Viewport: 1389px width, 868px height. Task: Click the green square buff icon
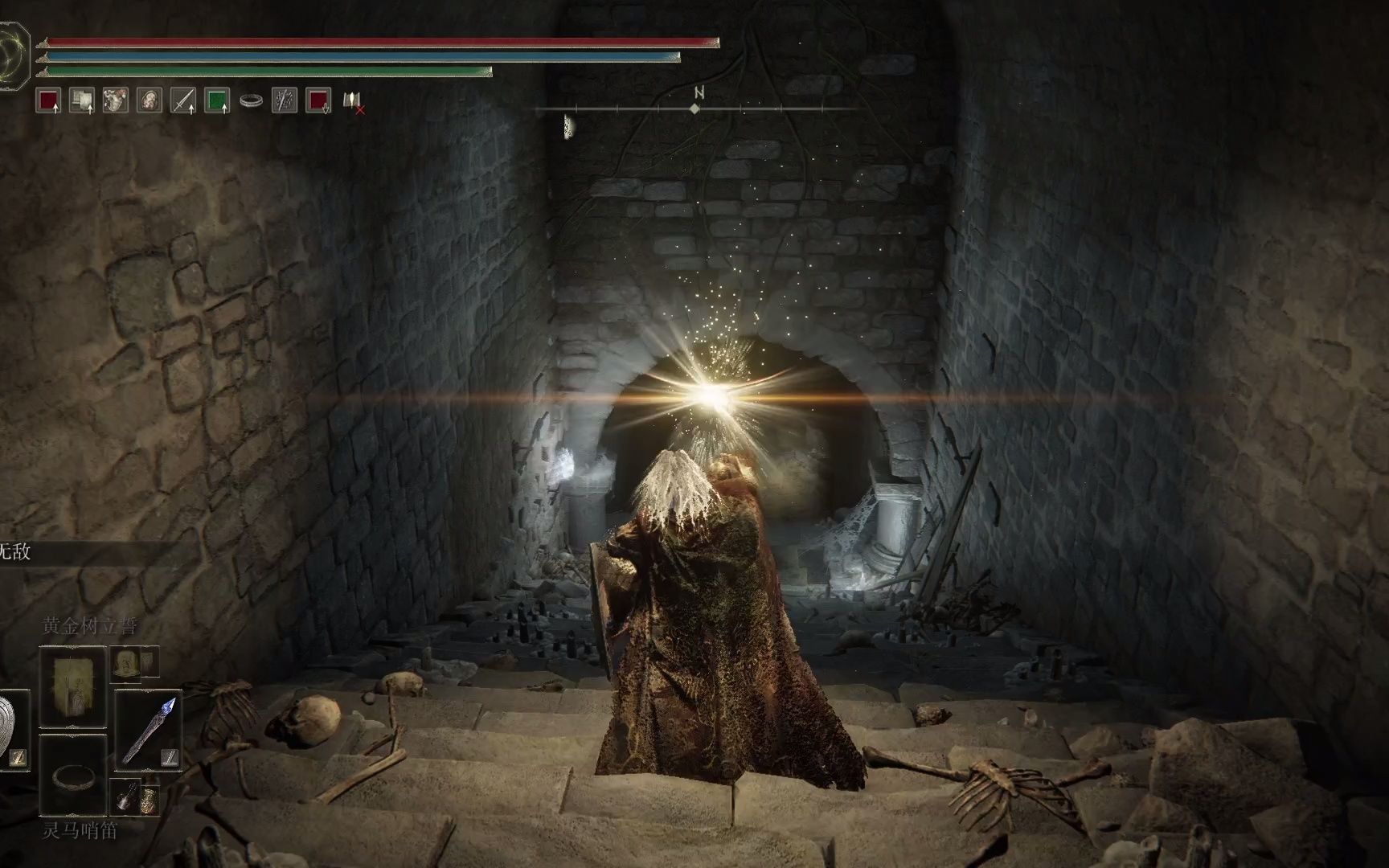point(217,100)
